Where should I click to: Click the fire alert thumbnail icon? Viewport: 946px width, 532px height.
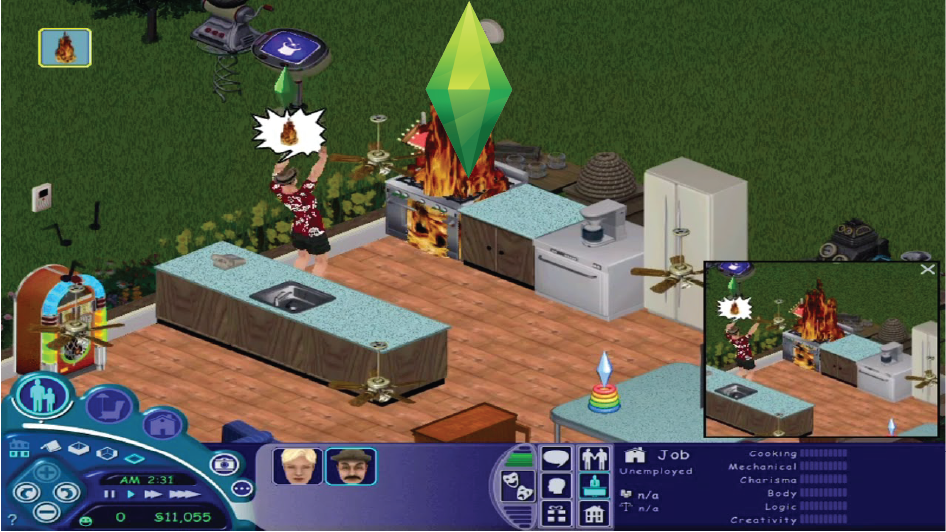[65, 46]
